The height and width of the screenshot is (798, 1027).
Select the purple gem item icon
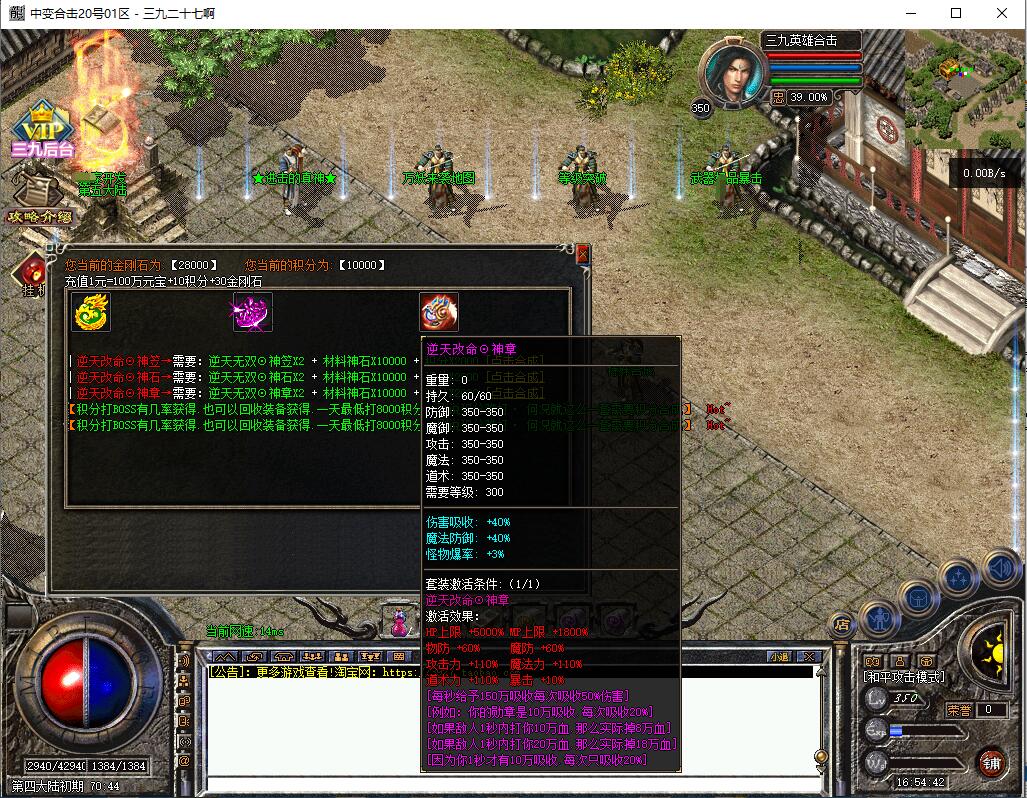tap(252, 313)
